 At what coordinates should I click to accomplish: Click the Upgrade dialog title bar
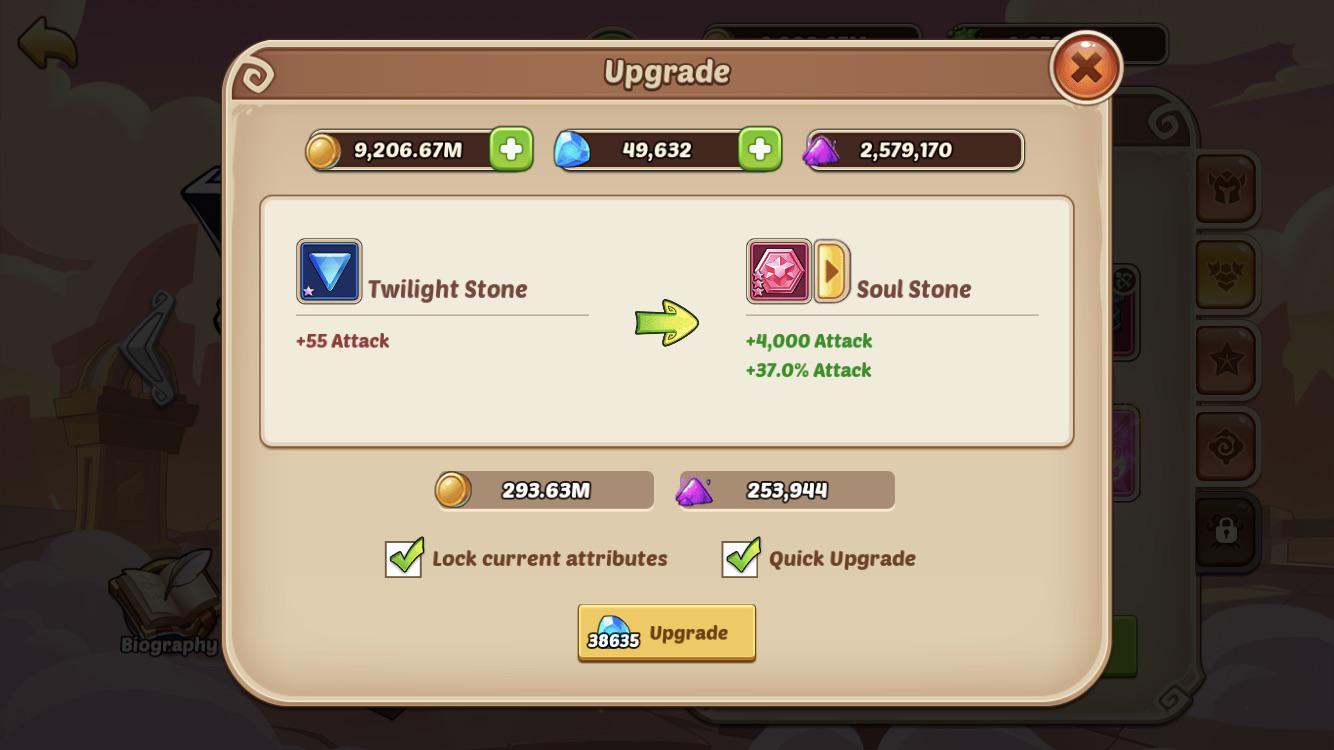tap(667, 71)
